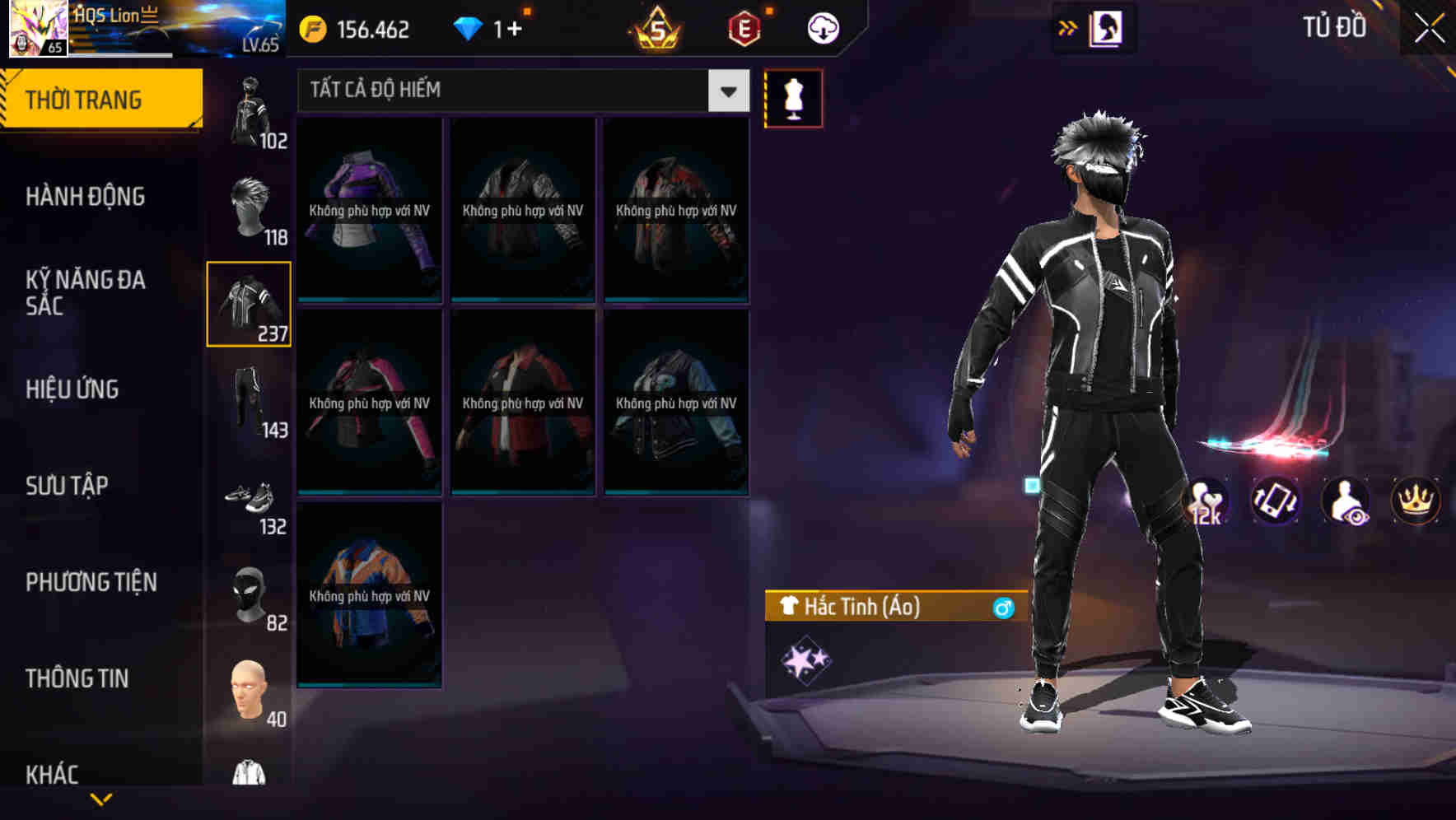Select the jacket thumbnail numbered 237
Screen dimensions: 1456x820
249,305
